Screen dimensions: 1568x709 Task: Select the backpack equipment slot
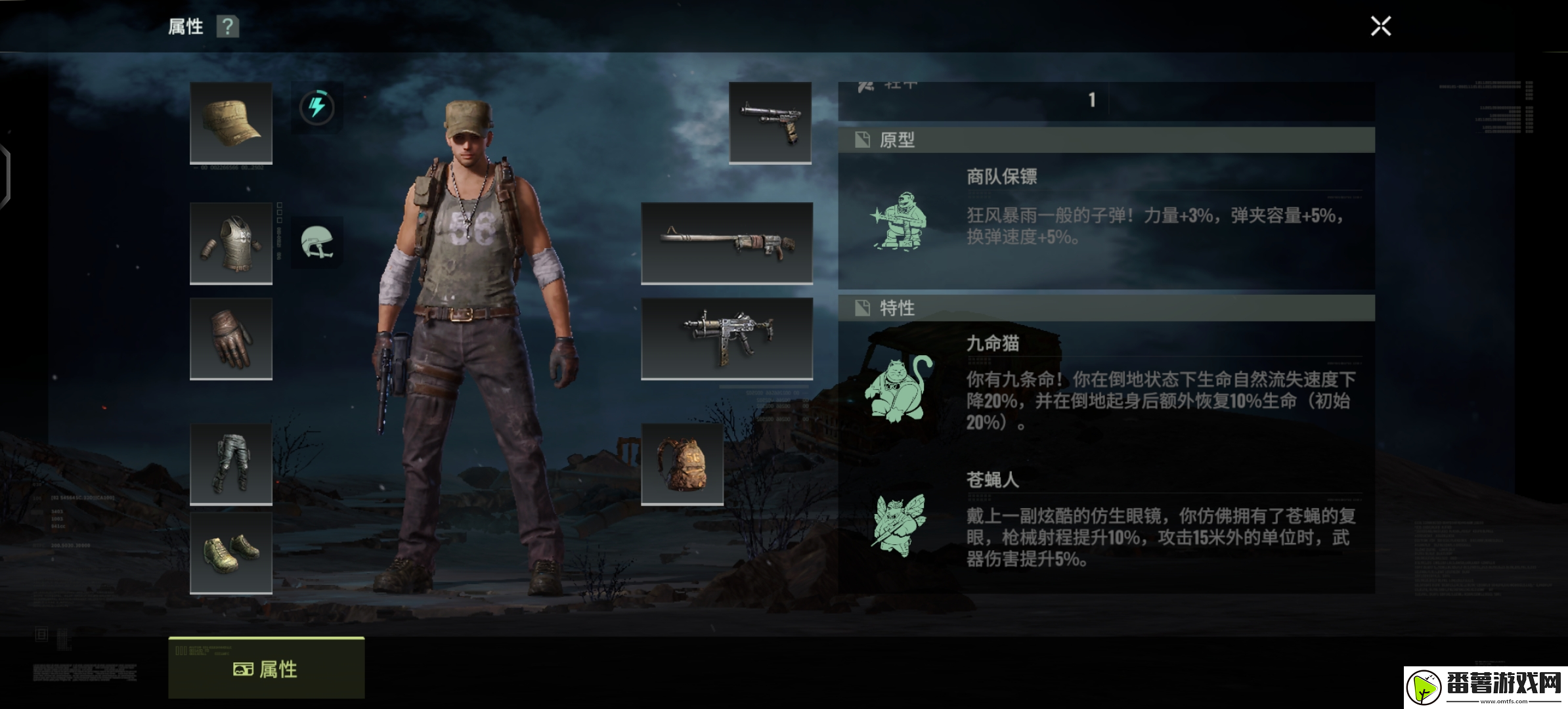click(x=682, y=463)
